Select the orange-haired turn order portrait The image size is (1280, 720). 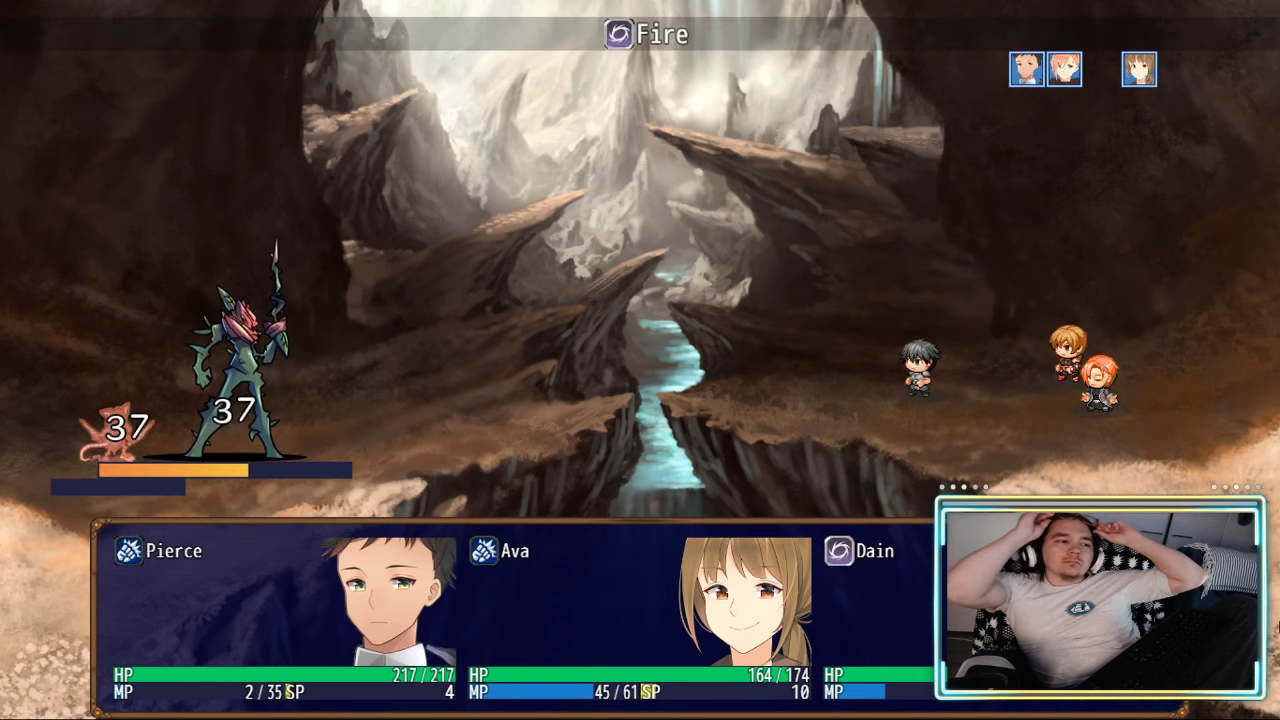1064,69
